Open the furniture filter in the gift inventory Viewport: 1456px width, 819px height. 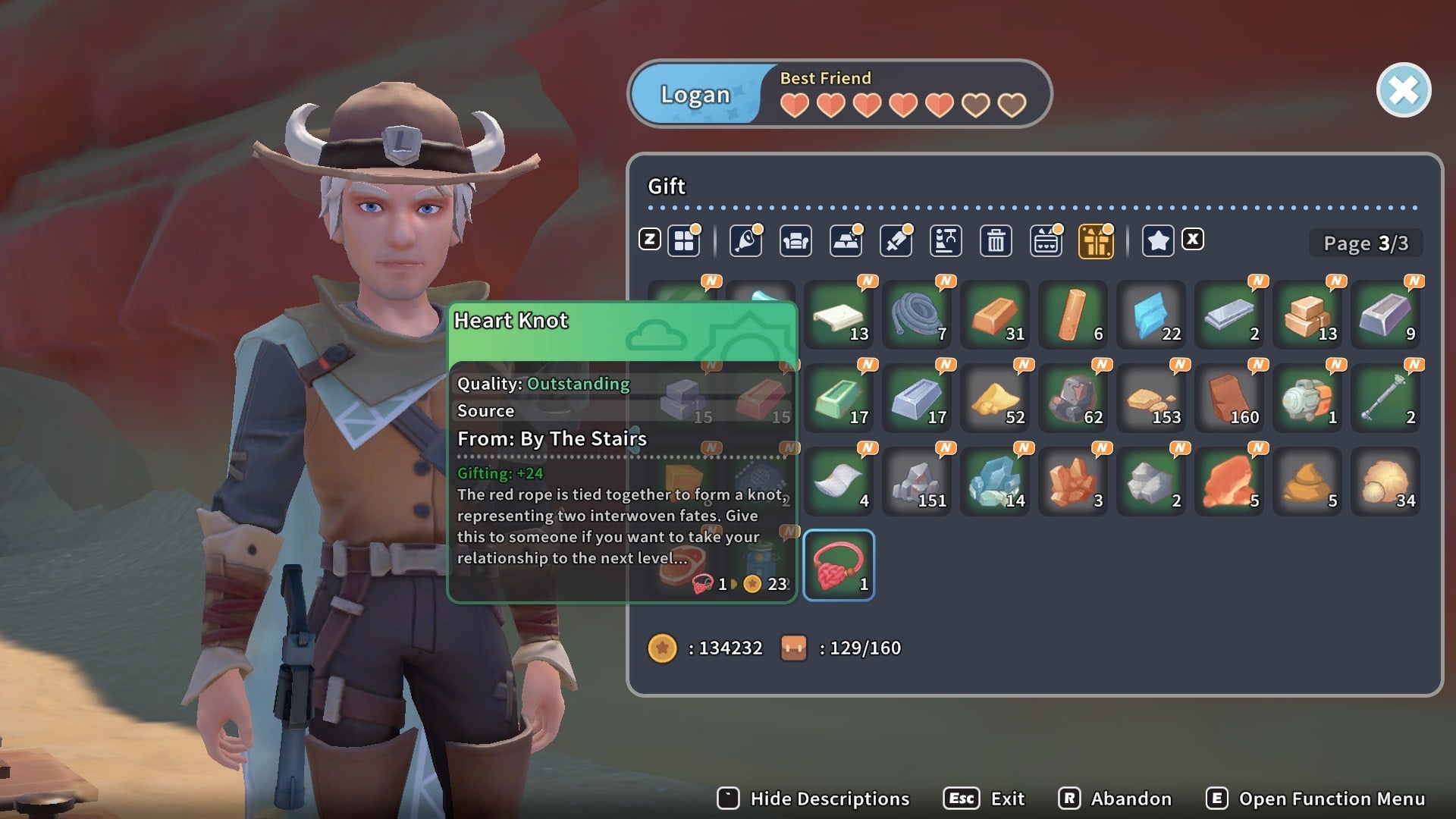pyautogui.click(x=796, y=240)
